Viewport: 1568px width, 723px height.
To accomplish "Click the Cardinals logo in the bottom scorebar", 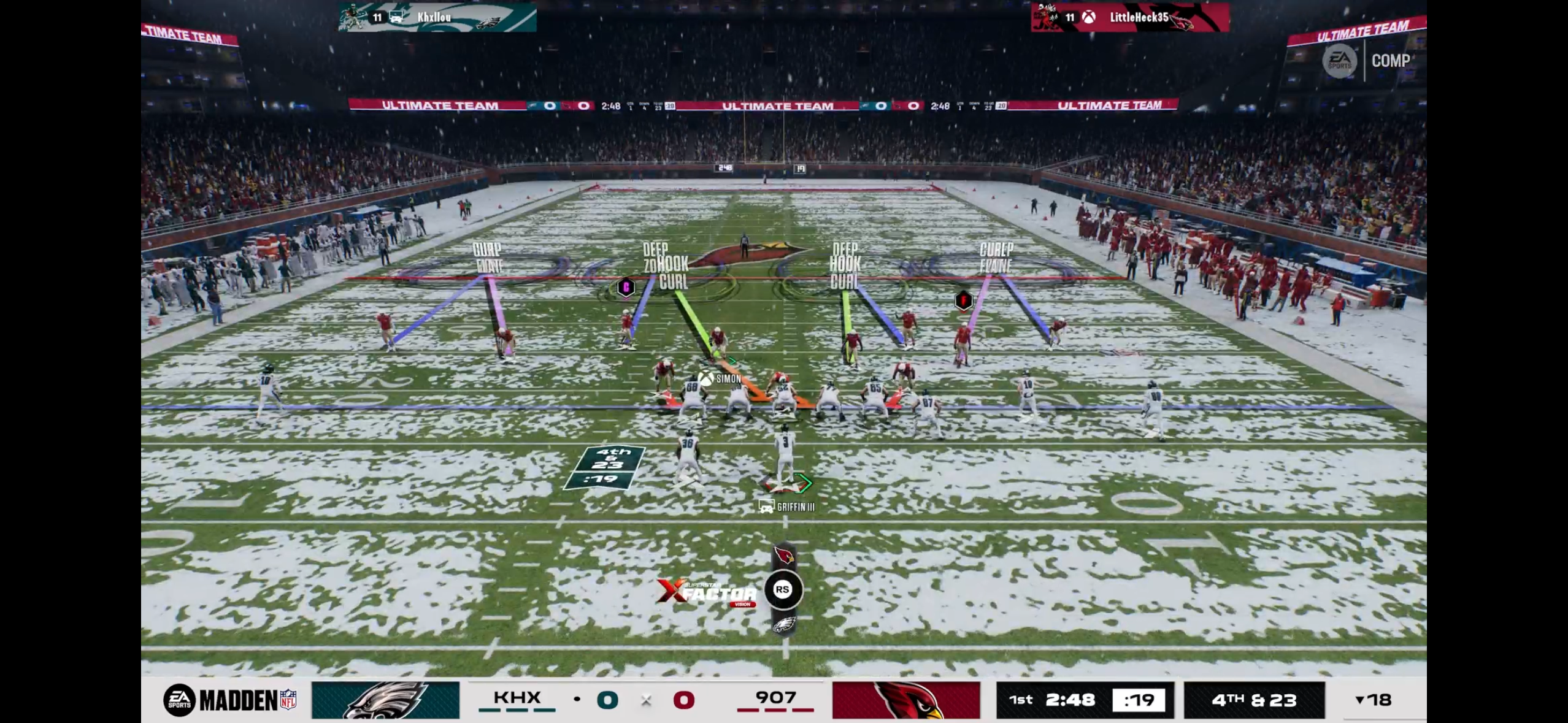I will tap(905, 700).
